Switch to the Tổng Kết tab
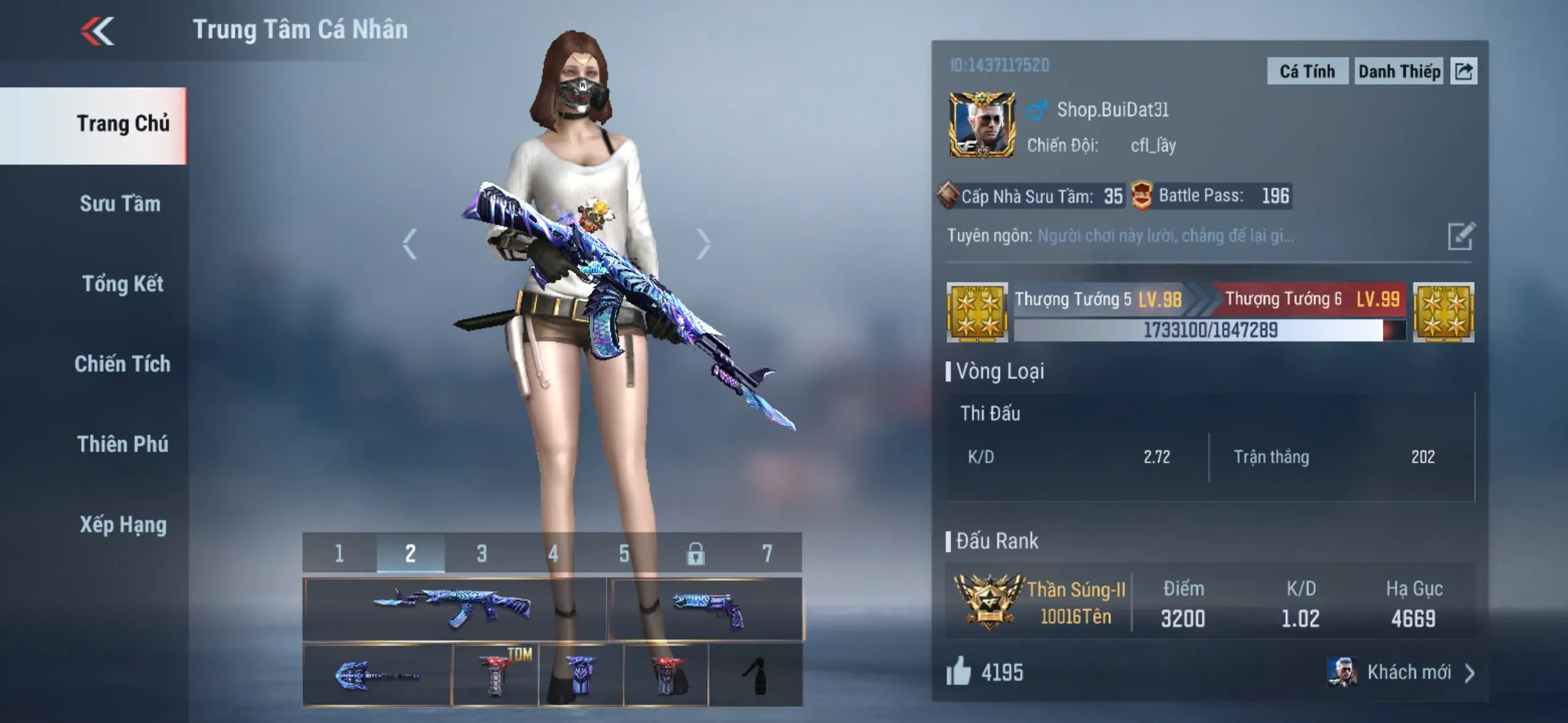The image size is (1568, 723). coord(123,284)
